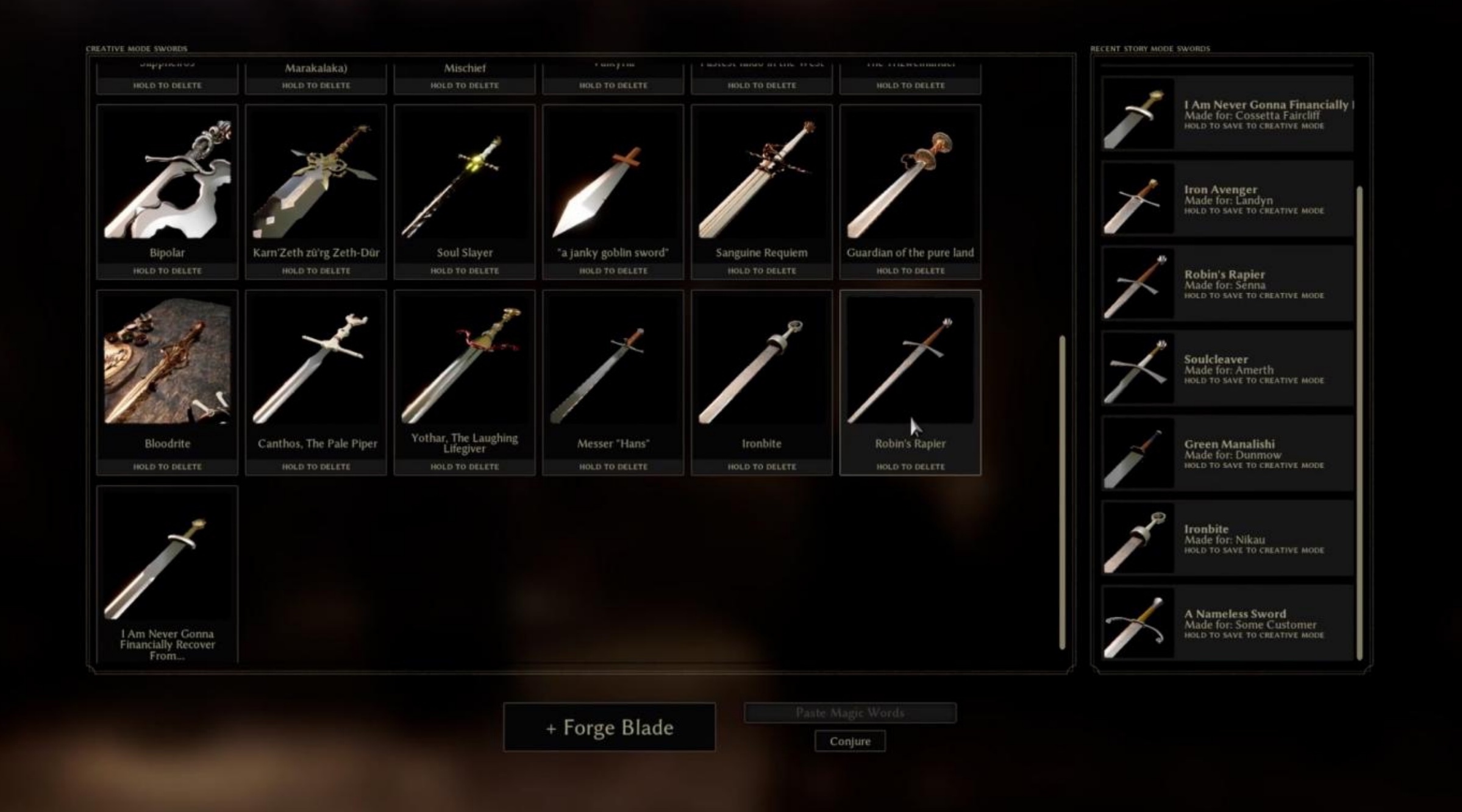Click the Forge Blade button
The width and height of the screenshot is (1462, 812).
tap(609, 727)
